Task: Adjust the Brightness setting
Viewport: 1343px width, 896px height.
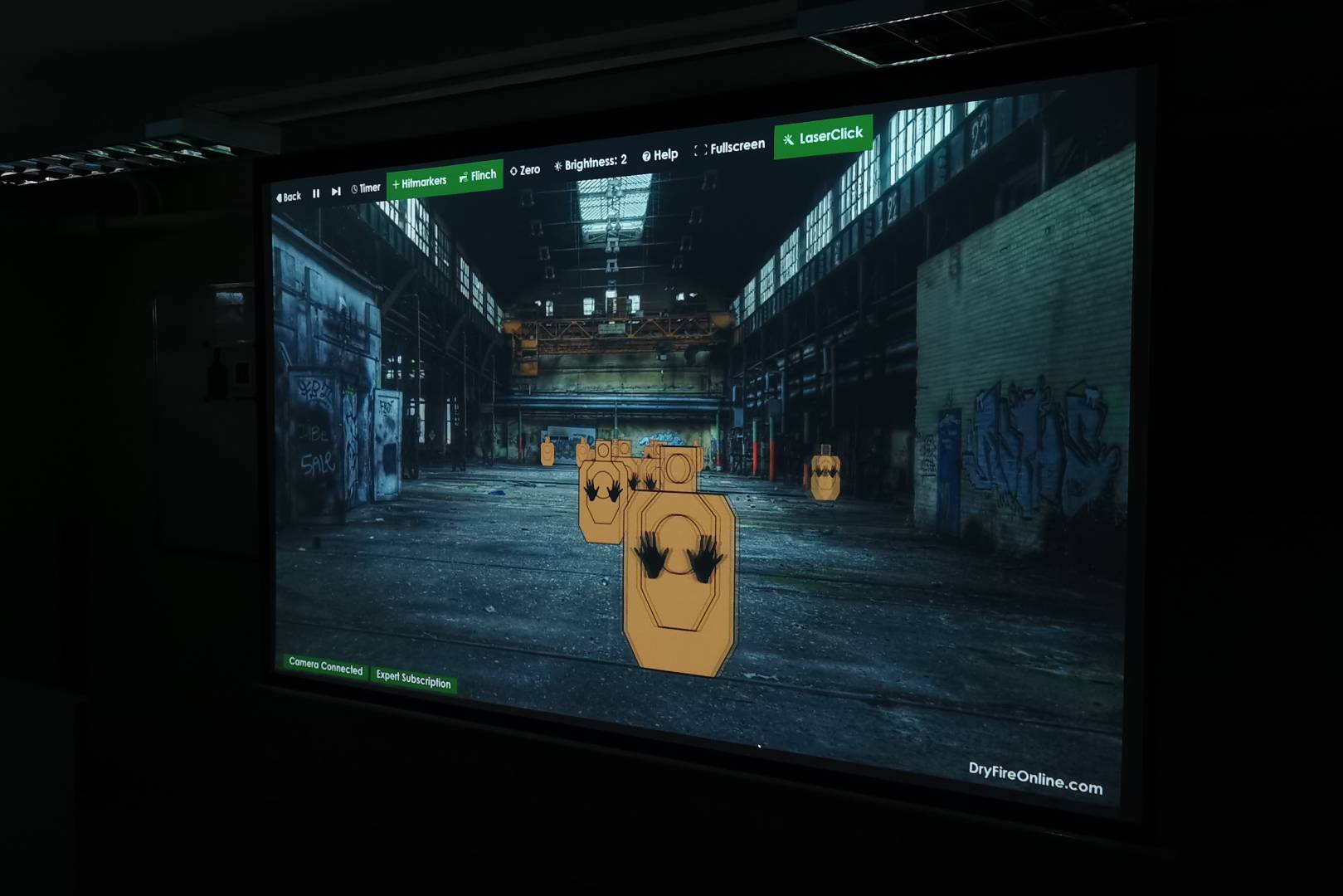Action: 591,162
